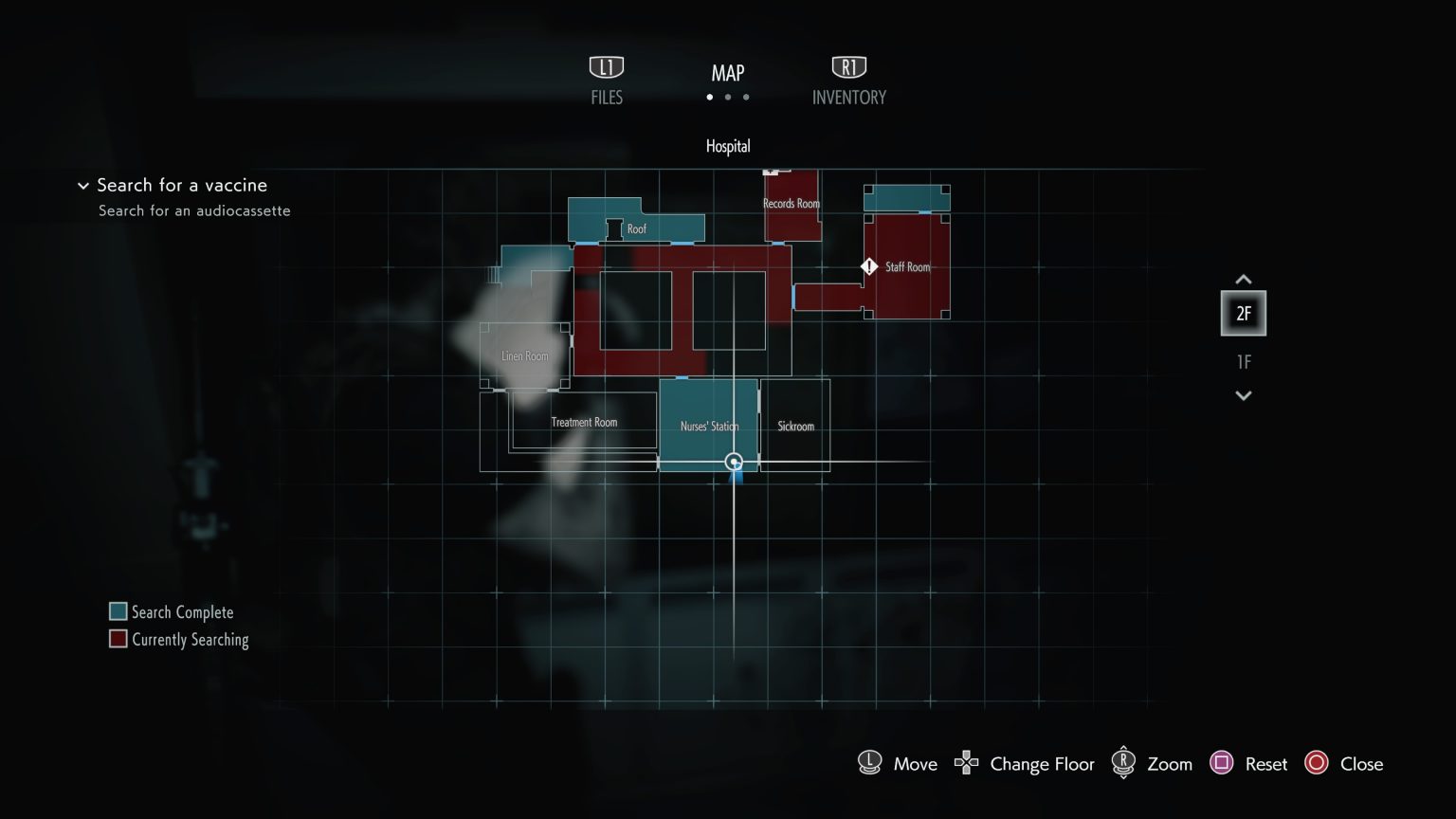Click the Zoom stick icon
Viewport: 1456px width, 819px height.
coord(1124,763)
